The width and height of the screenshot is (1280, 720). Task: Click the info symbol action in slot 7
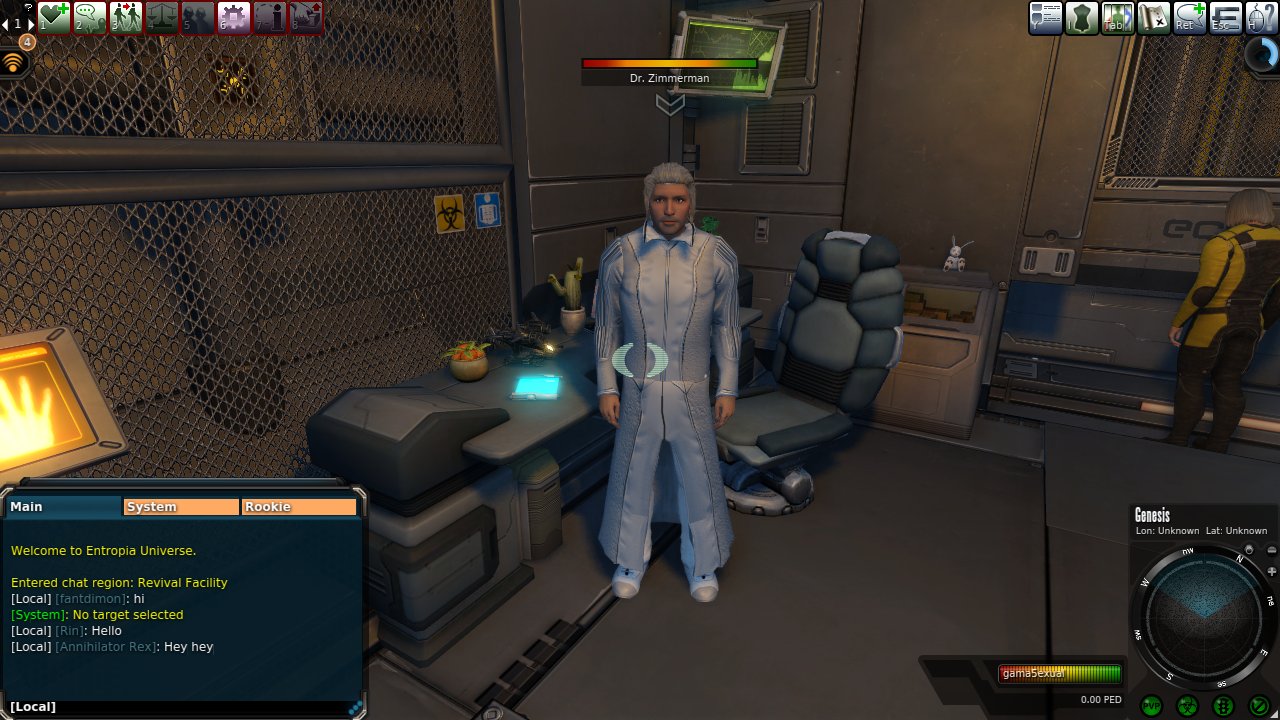(270, 17)
